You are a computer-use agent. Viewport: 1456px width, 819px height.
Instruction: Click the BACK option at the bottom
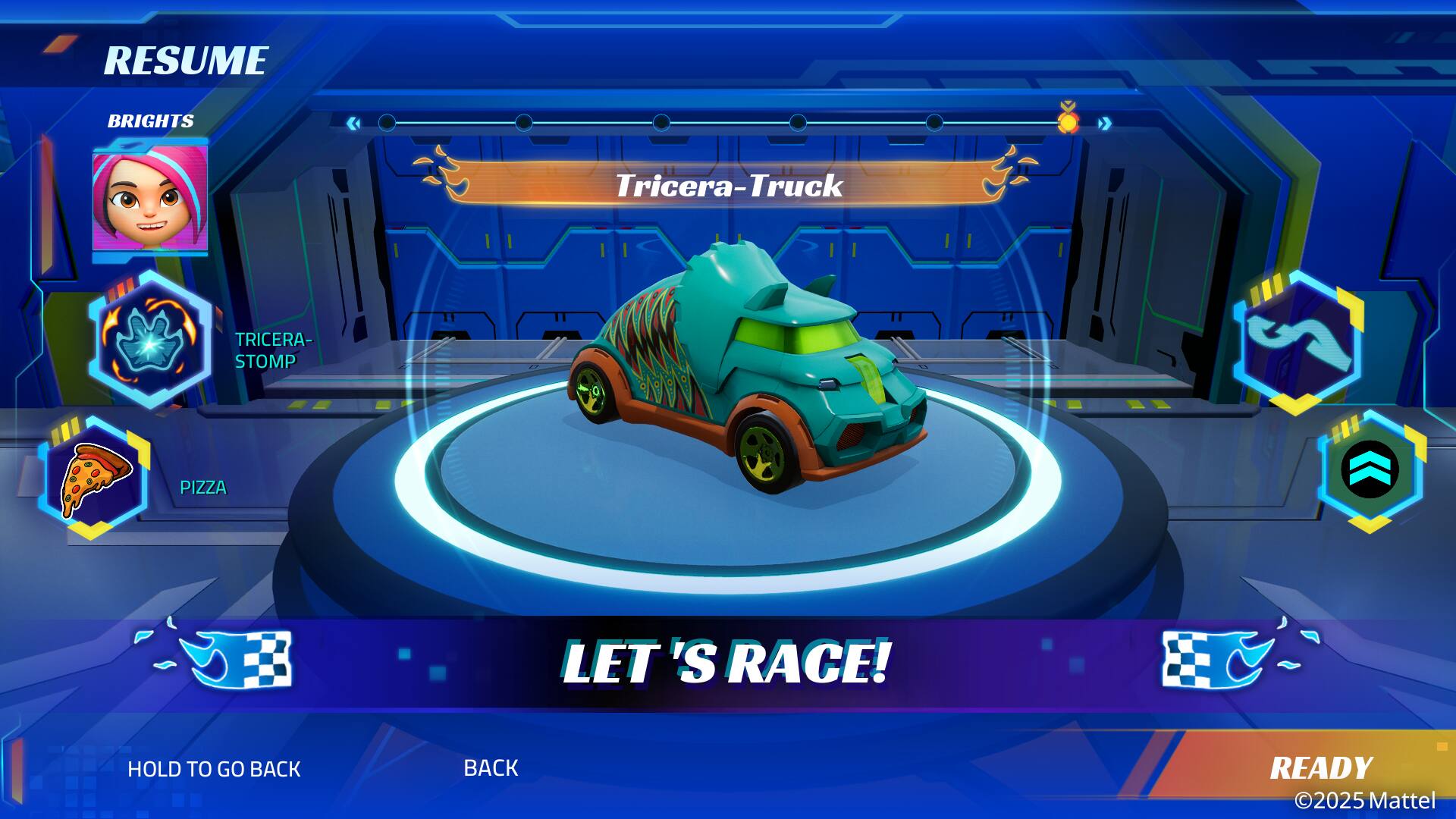pos(491,768)
